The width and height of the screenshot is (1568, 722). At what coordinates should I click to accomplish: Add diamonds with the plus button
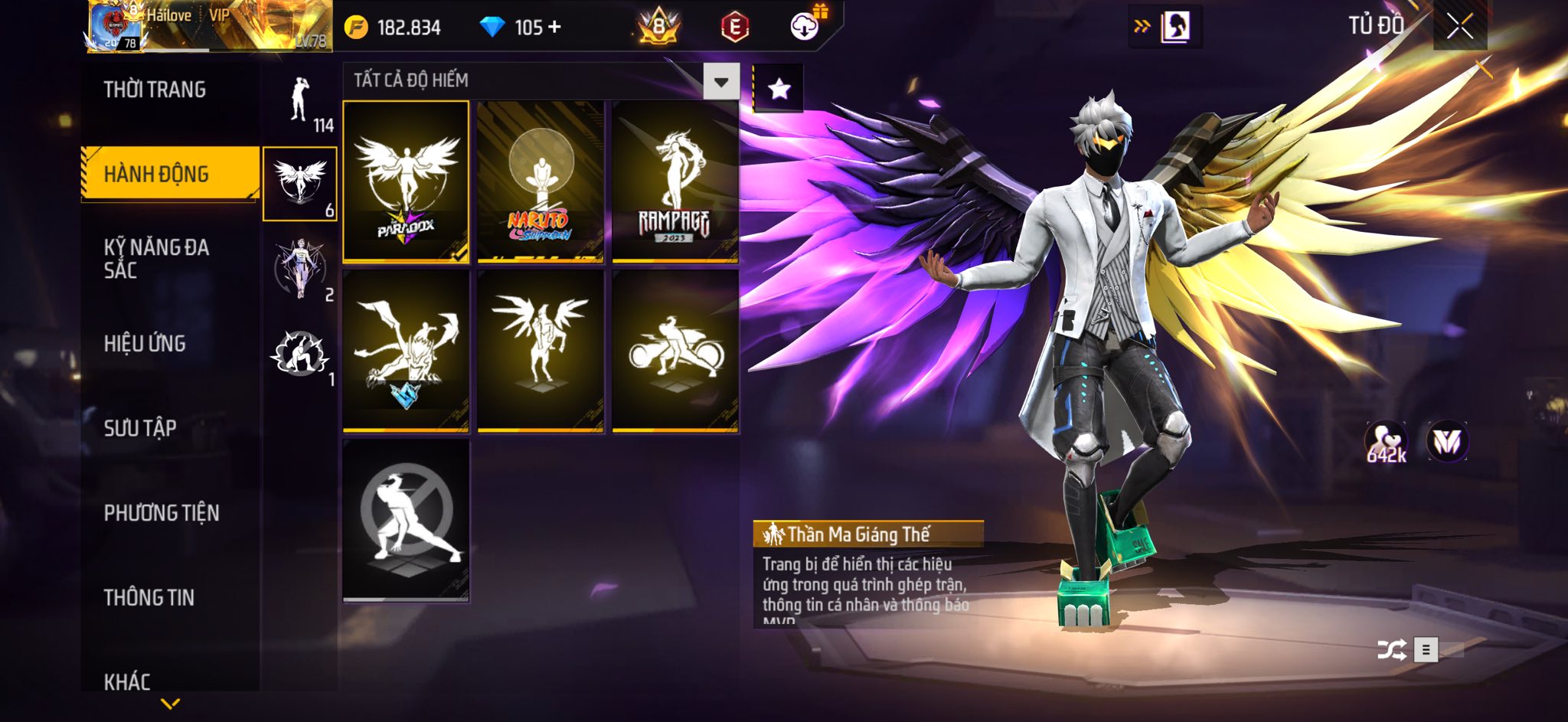(x=554, y=28)
